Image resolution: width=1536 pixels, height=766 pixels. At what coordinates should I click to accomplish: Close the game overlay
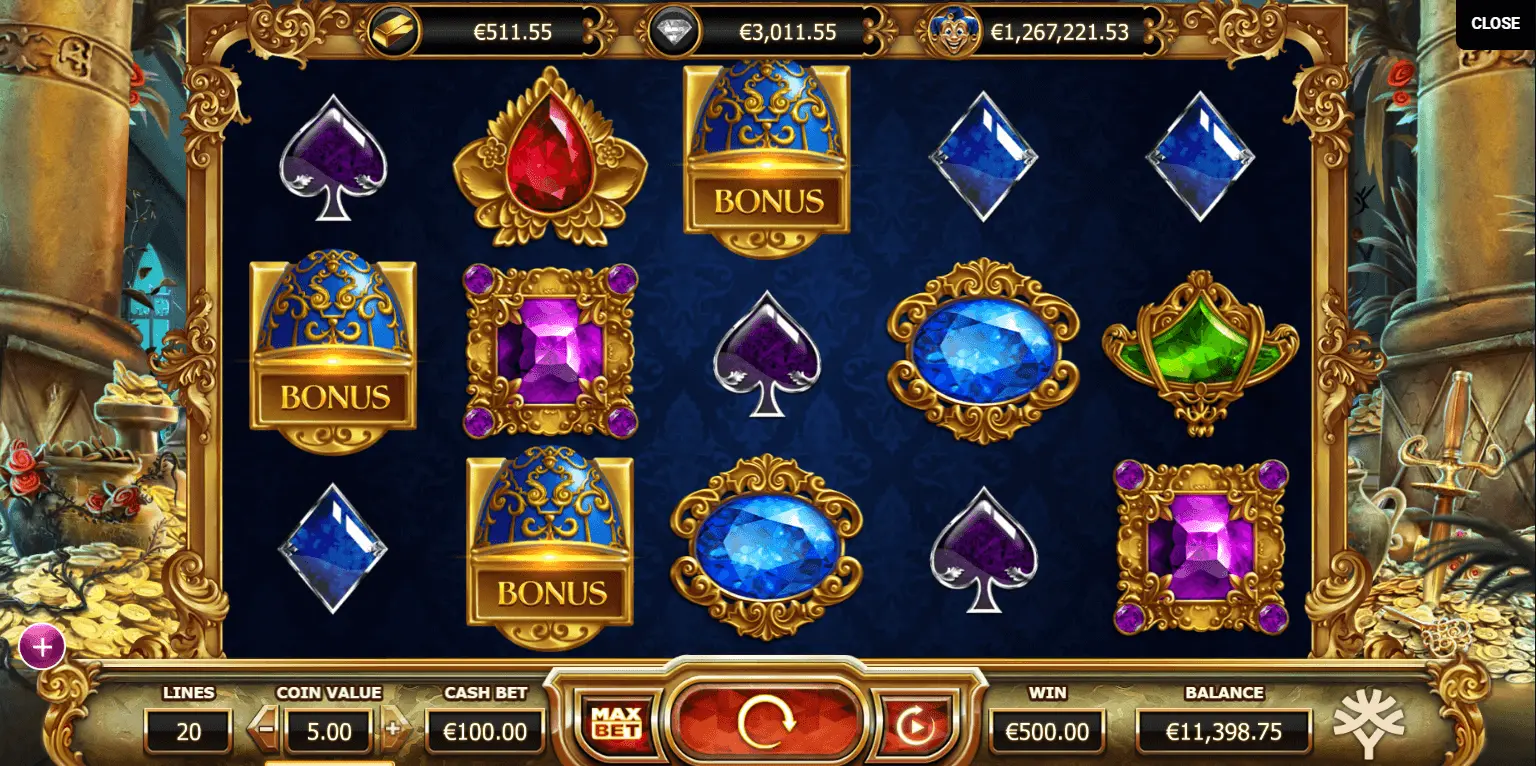tap(1494, 24)
